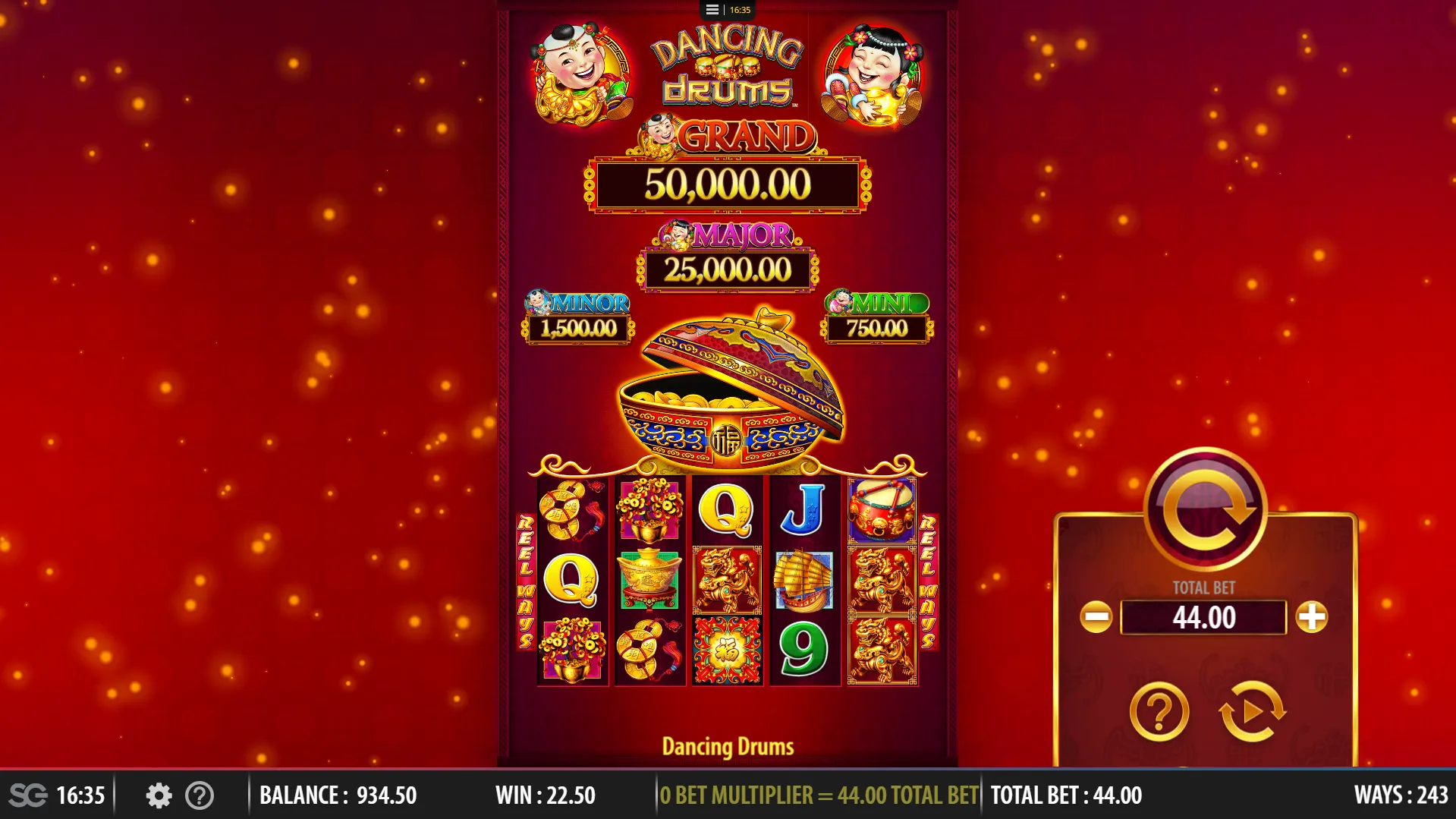Screen dimensions: 1456x819
Task: Open settings via the gear icon
Action: coord(159,795)
